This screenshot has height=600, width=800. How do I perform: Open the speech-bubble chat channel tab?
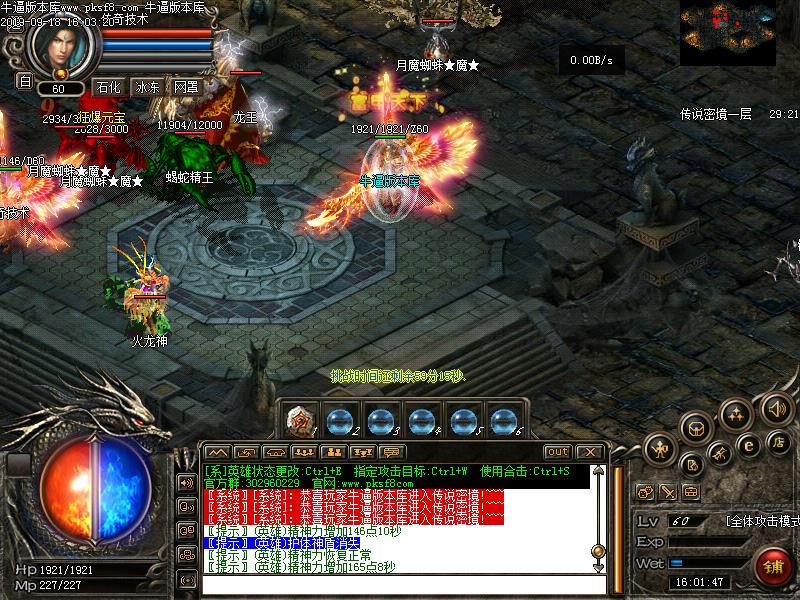tap(393, 452)
